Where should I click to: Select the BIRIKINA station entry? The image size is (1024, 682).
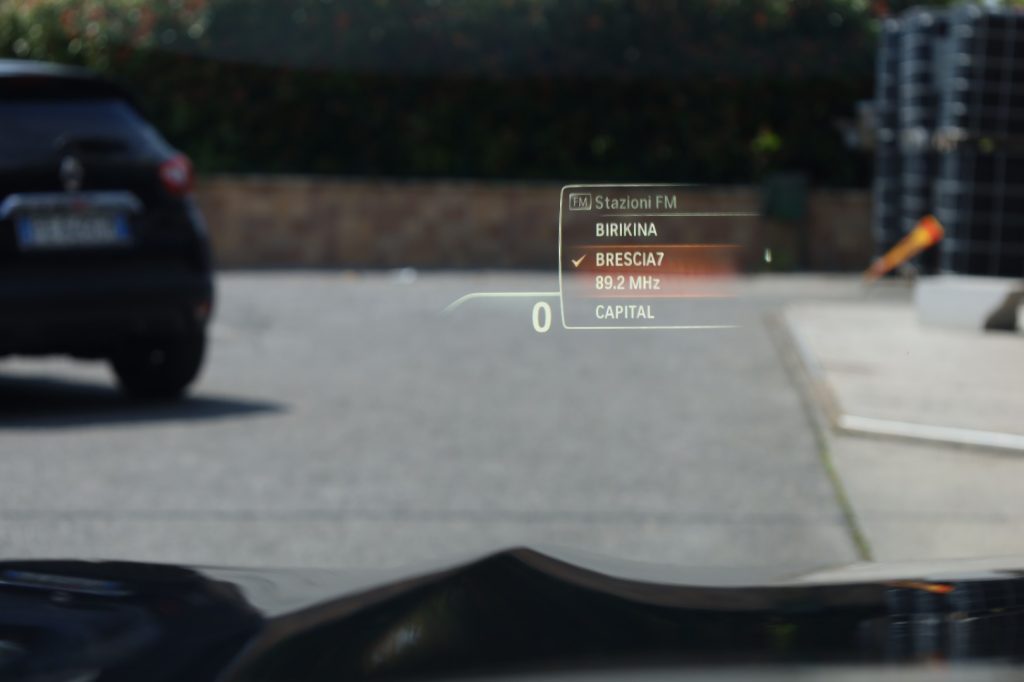(626, 230)
